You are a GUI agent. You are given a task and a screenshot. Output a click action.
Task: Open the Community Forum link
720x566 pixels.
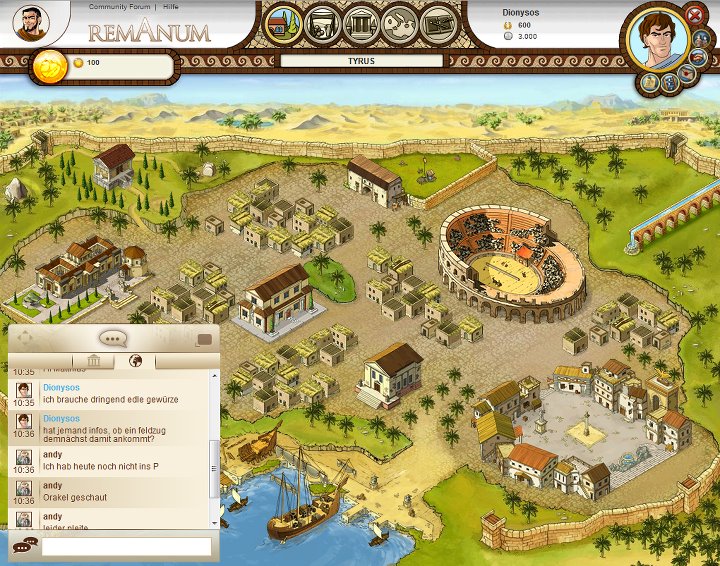[118, 6]
